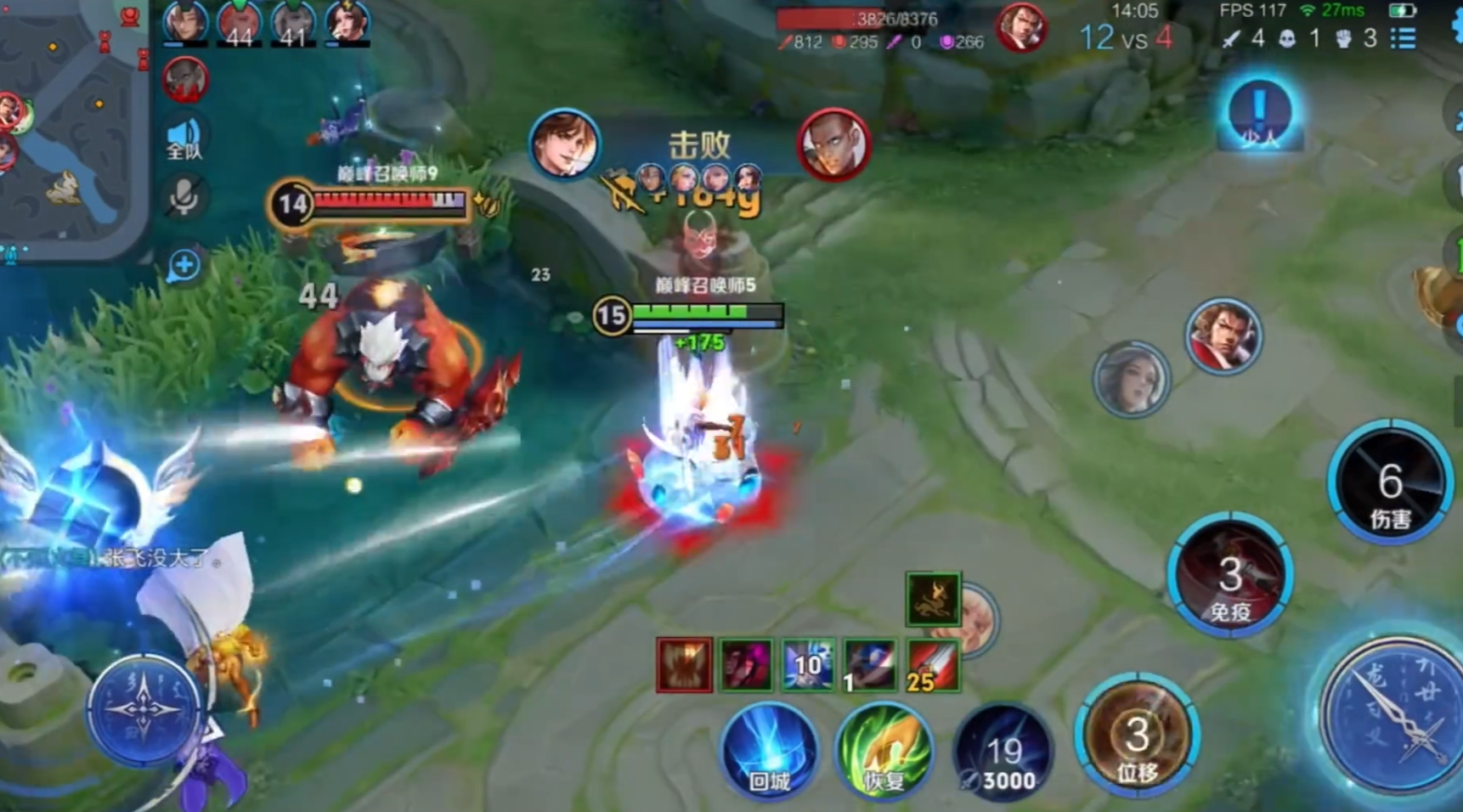Trigger the 免疫 immunity skill
Screen dimensions: 1463x812
(1230, 577)
